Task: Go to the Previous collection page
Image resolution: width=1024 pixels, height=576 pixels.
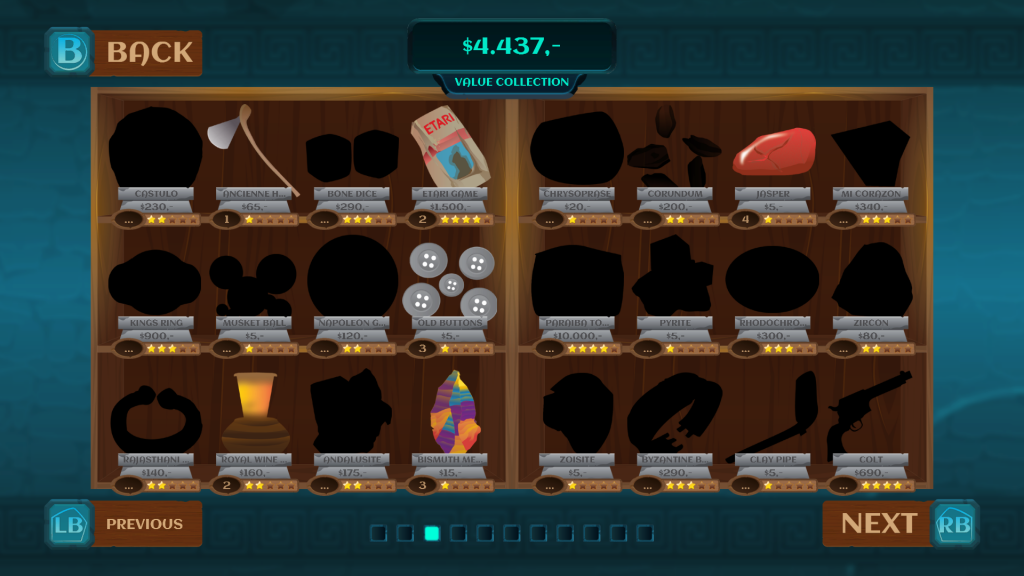Action: tap(124, 524)
